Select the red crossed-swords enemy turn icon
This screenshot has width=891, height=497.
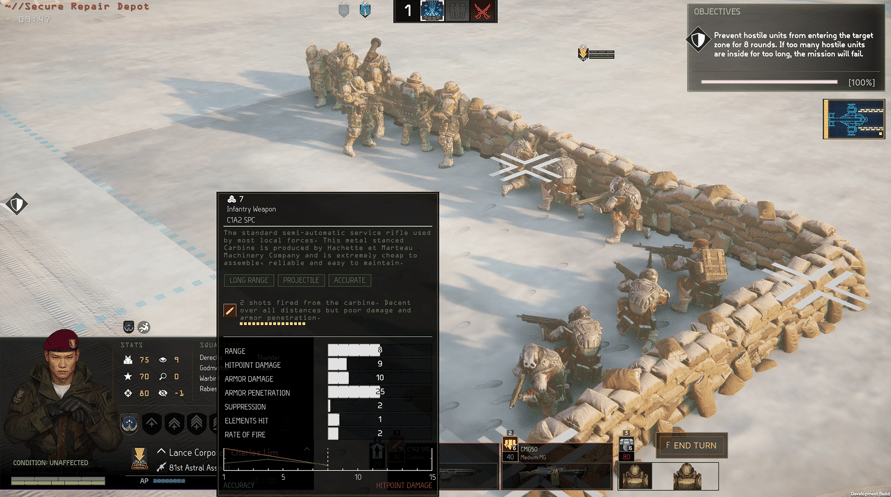coord(483,12)
